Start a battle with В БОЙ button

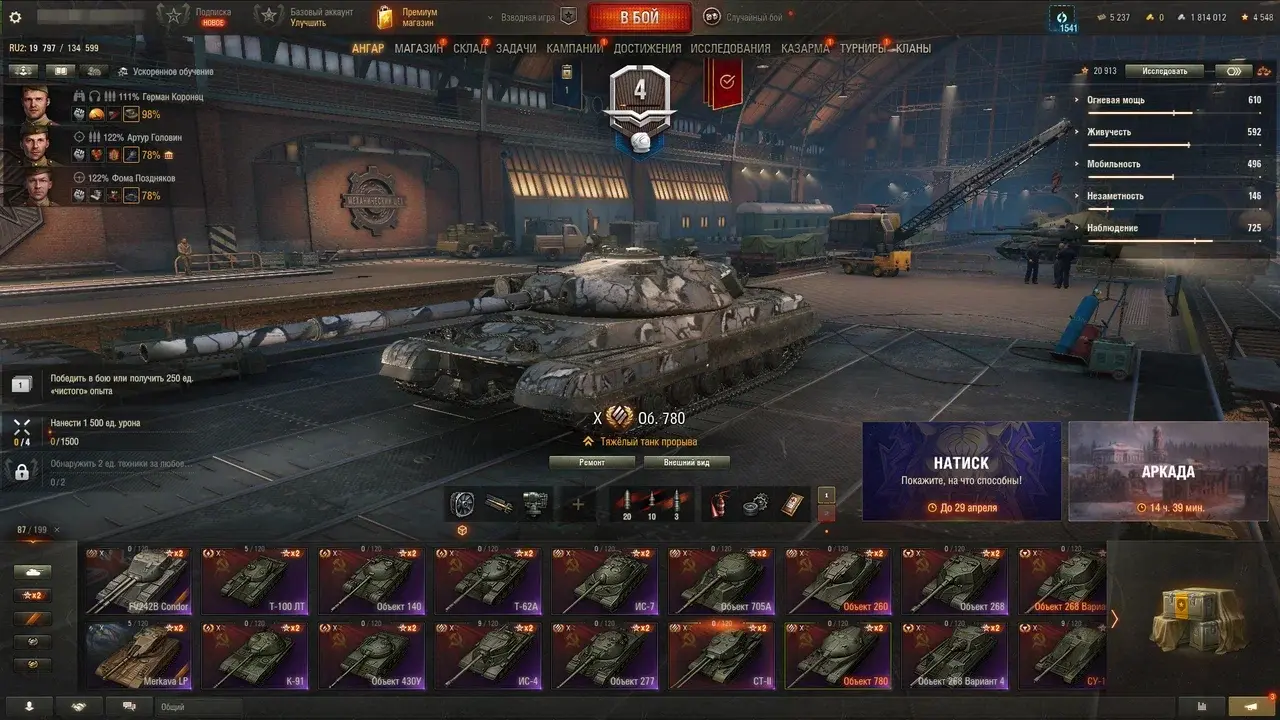(639, 18)
